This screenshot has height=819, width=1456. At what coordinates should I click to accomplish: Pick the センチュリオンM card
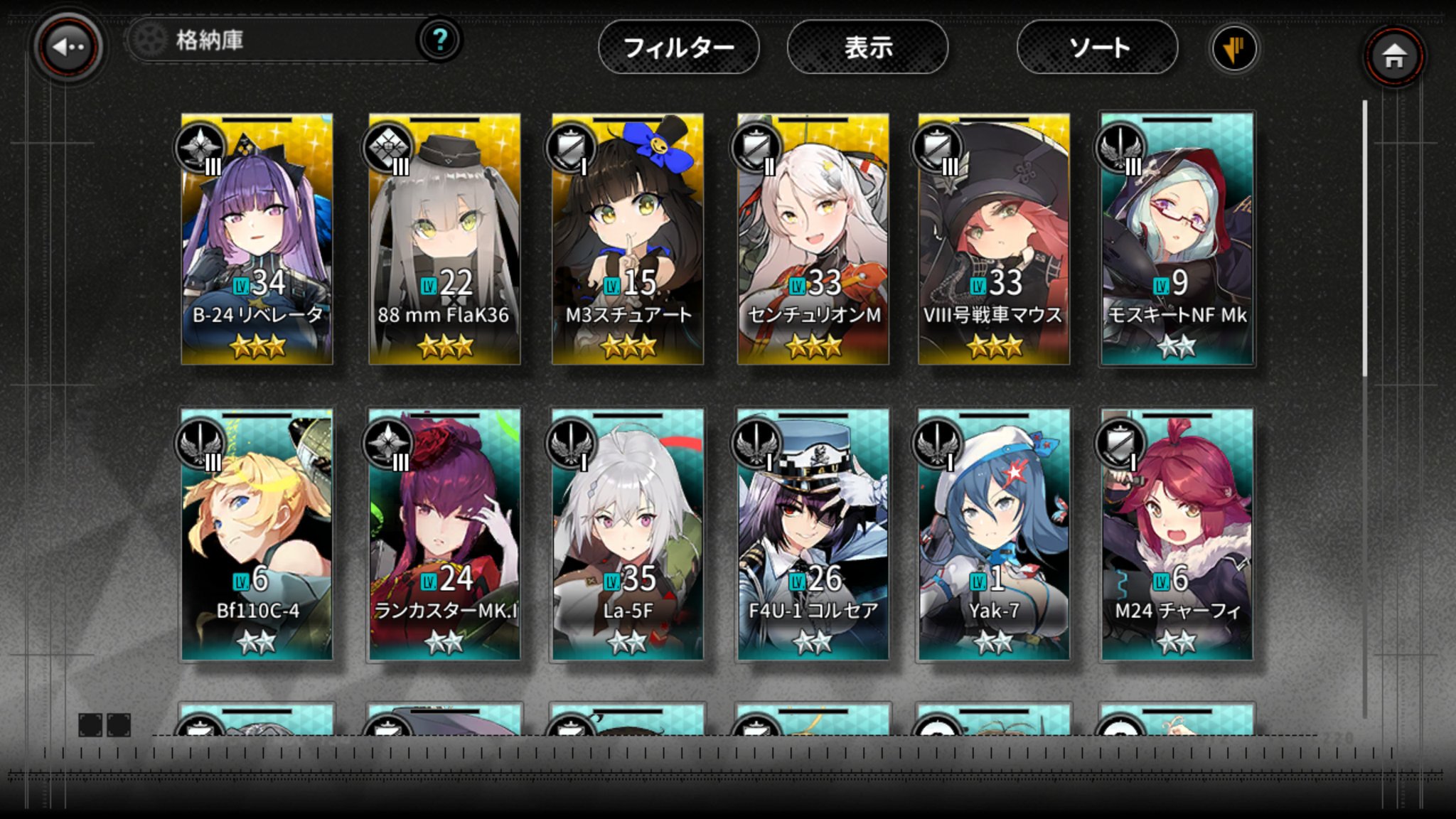click(813, 239)
